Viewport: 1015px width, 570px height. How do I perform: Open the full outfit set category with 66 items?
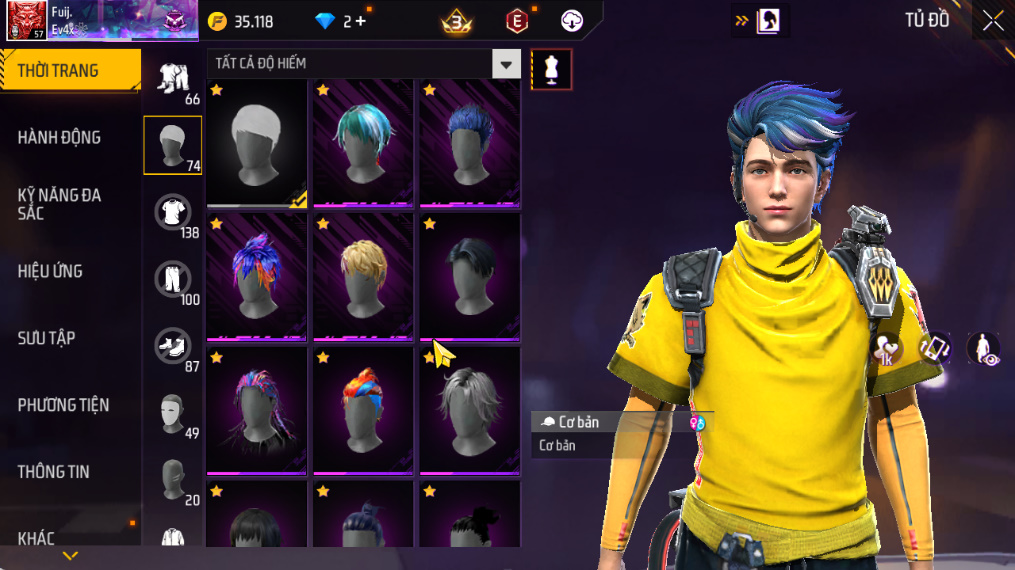tap(173, 78)
